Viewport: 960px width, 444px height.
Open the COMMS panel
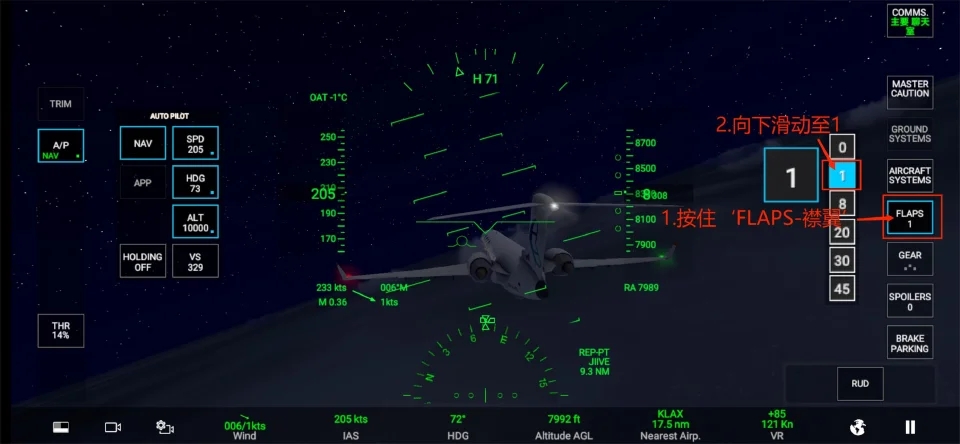[909, 20]
